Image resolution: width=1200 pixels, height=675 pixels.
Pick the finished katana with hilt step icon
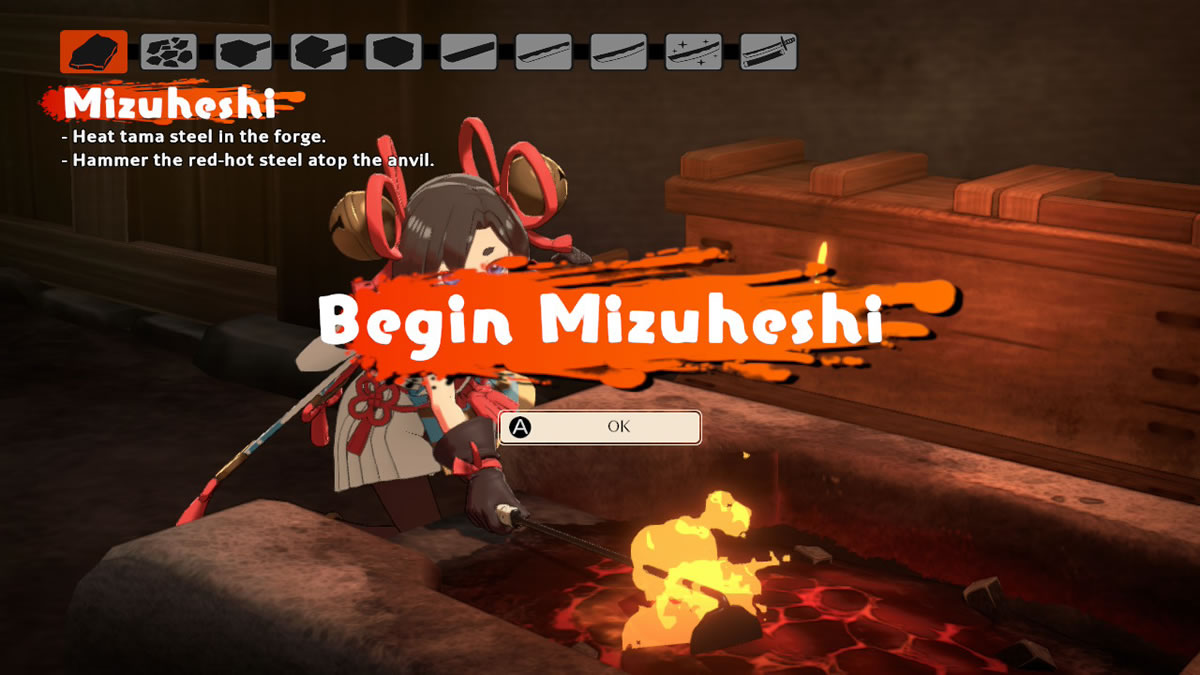click(x=769, y=51)
